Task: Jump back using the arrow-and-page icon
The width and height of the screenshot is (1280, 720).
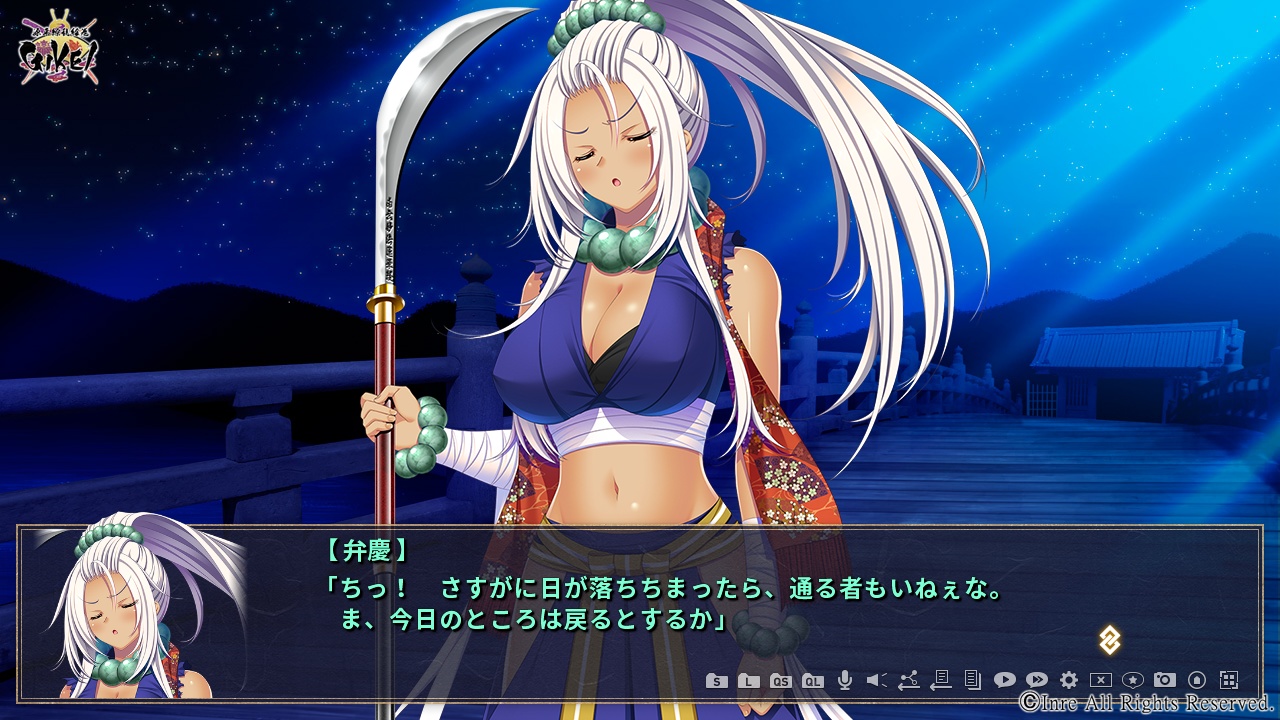Action: pyautogui.click(x=940, y=680)
